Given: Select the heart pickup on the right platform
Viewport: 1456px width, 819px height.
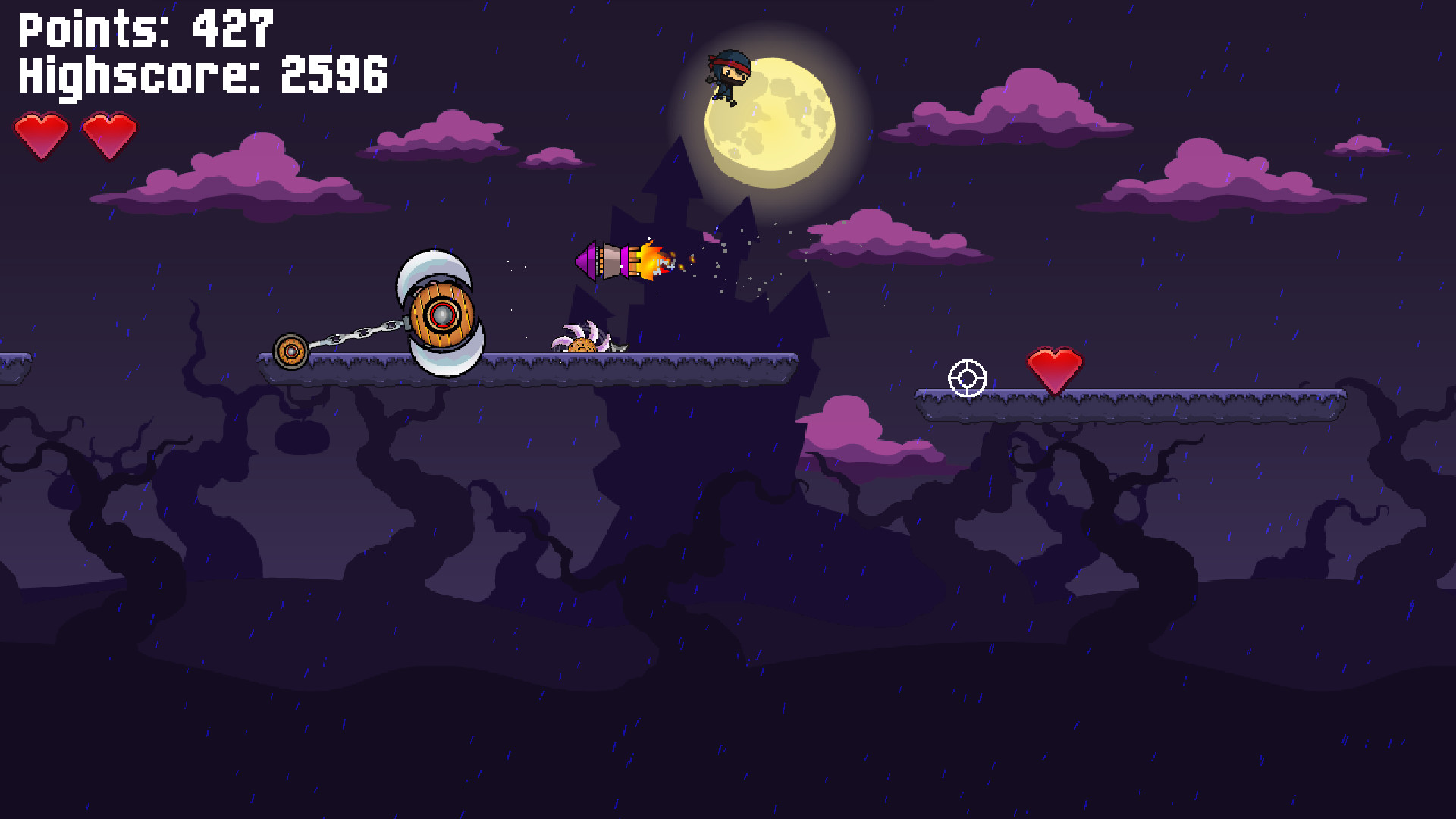Looking at the screenshot, I should pos(1054,367).
